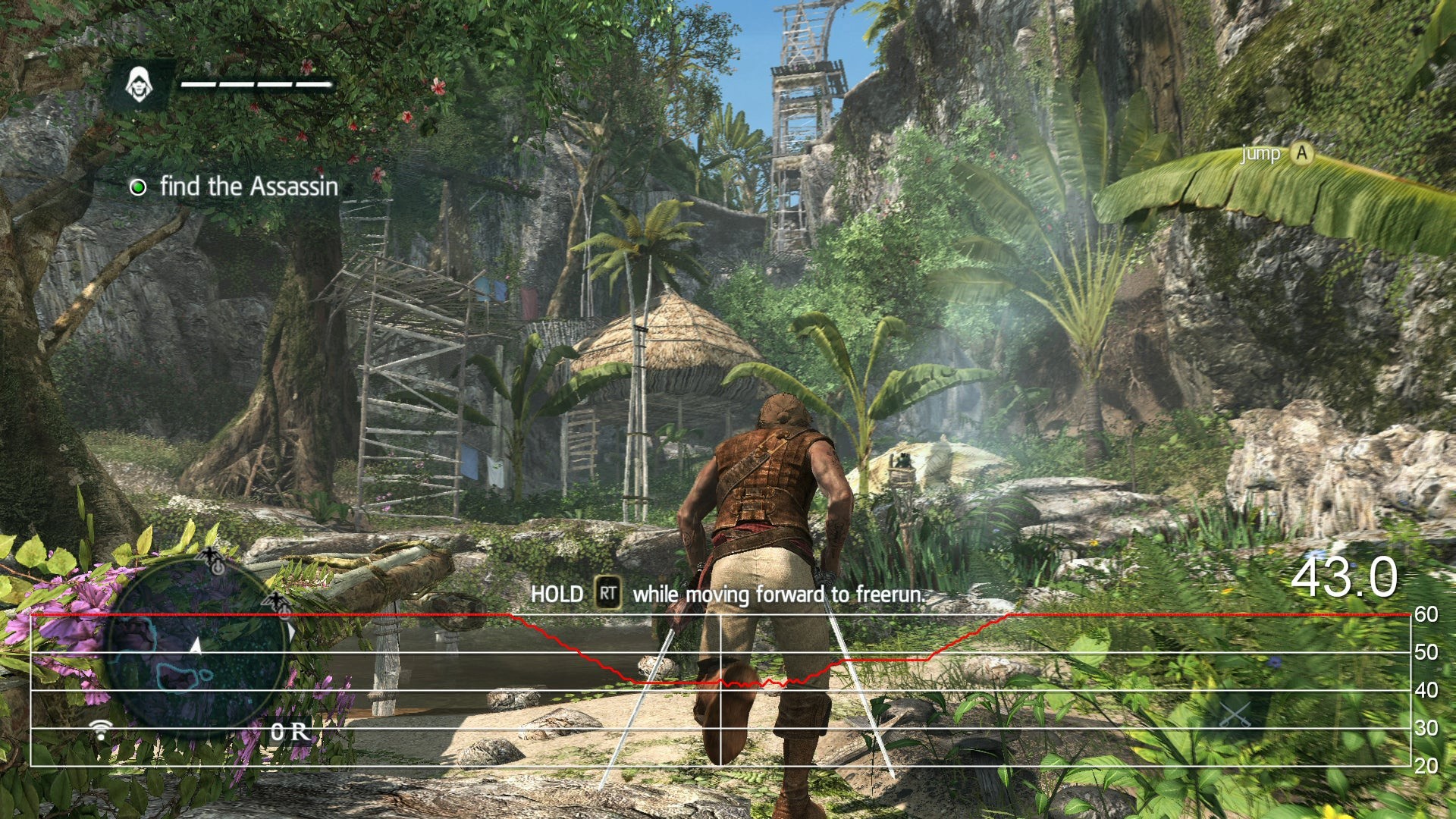
Task: Click the circular minimap
Action: pos(199,654)
